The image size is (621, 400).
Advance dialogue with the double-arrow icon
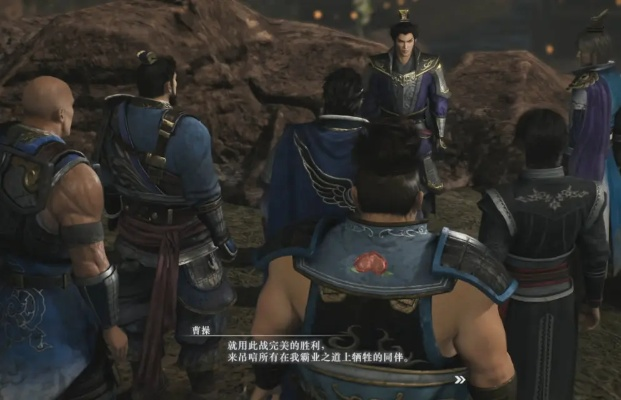459,380
